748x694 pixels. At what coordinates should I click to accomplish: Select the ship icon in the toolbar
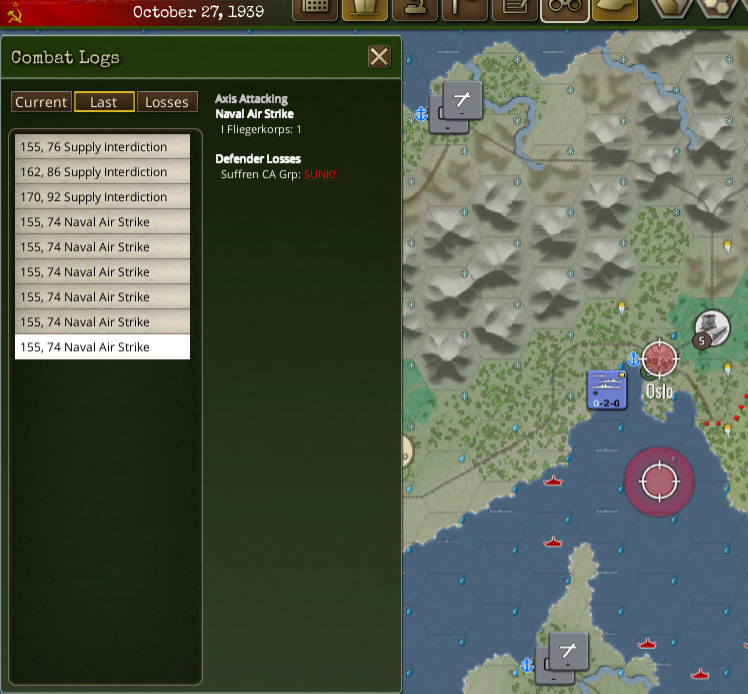click(x=365, y=9)
